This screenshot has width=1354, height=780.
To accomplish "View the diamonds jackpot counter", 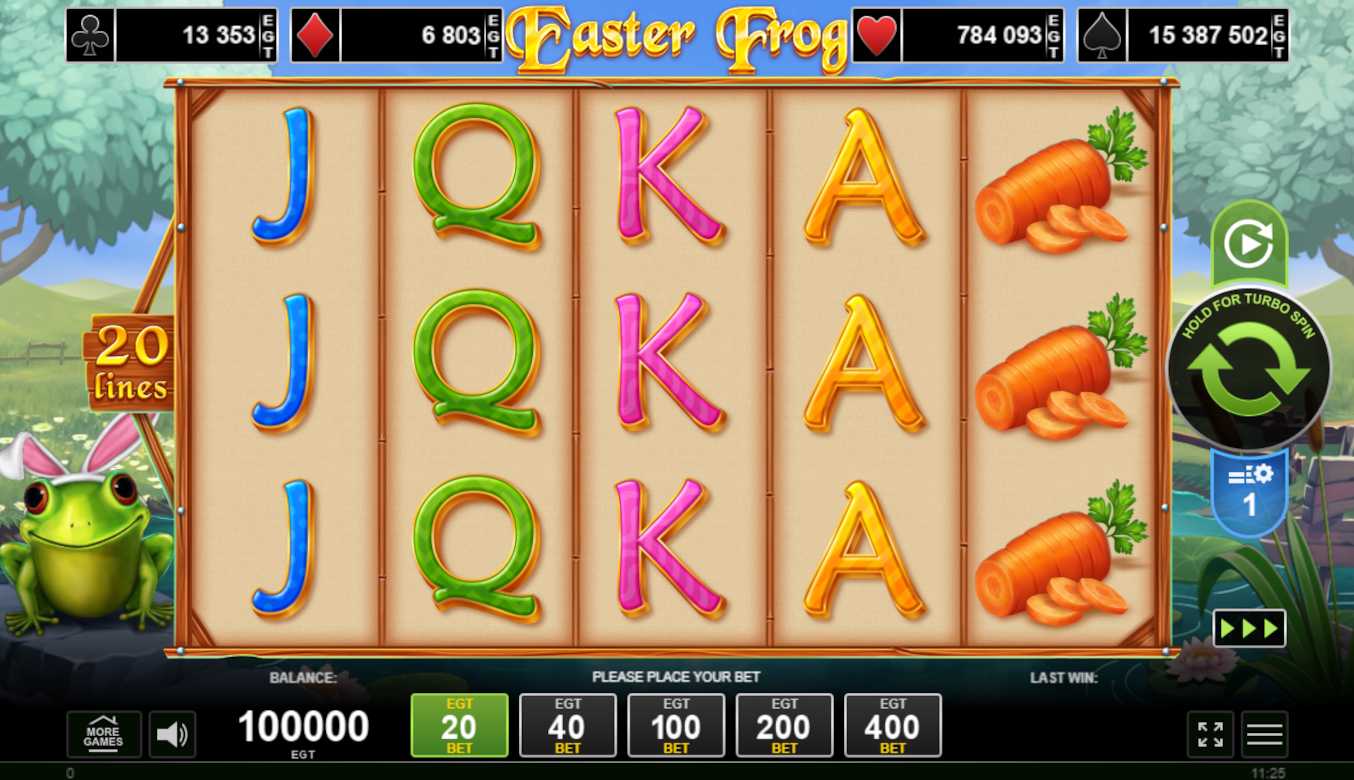I will (396, 36).
